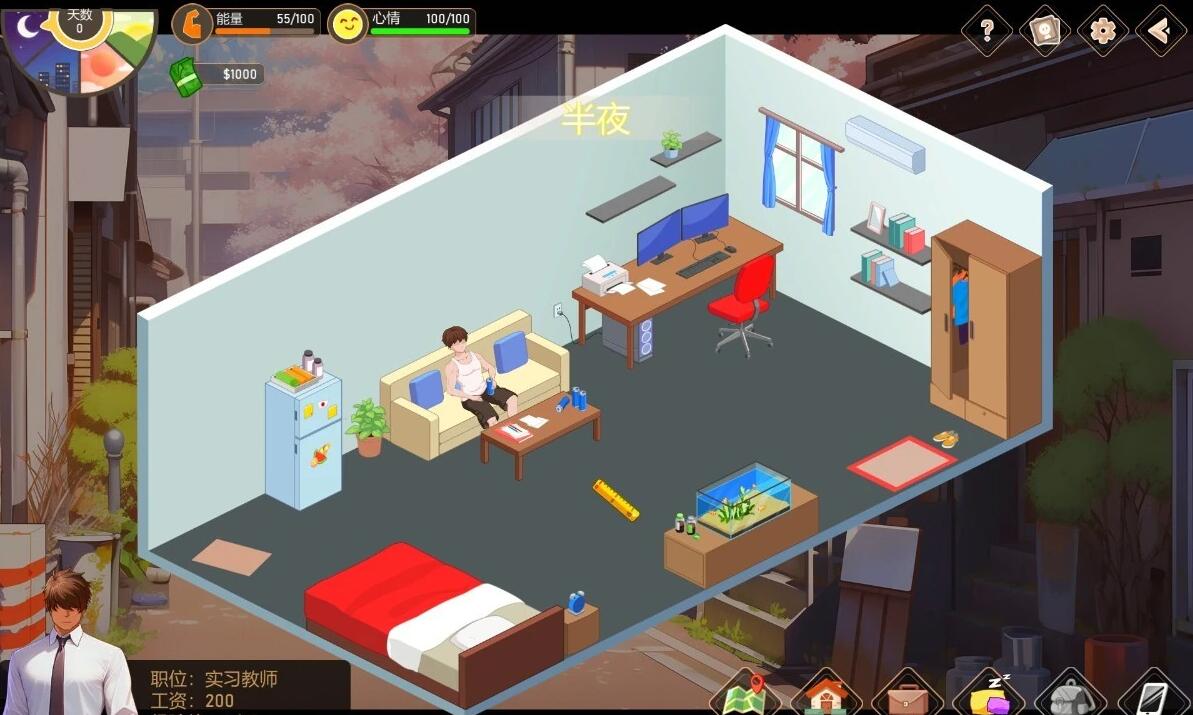Click the player portrait in white shirt
The image size is (1193, 715).
point(67,645)
